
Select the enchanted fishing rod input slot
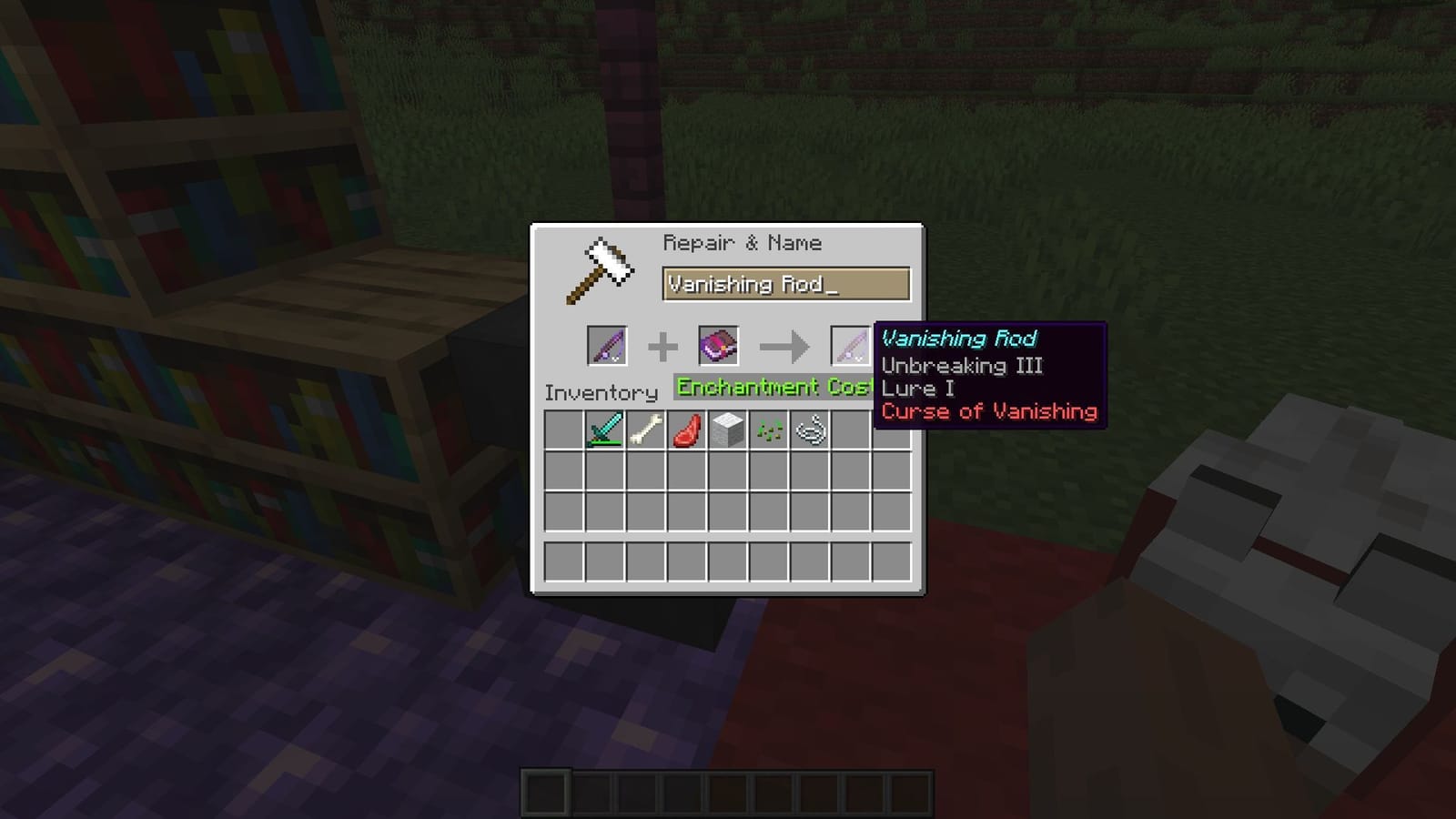(x=605, y=346)
